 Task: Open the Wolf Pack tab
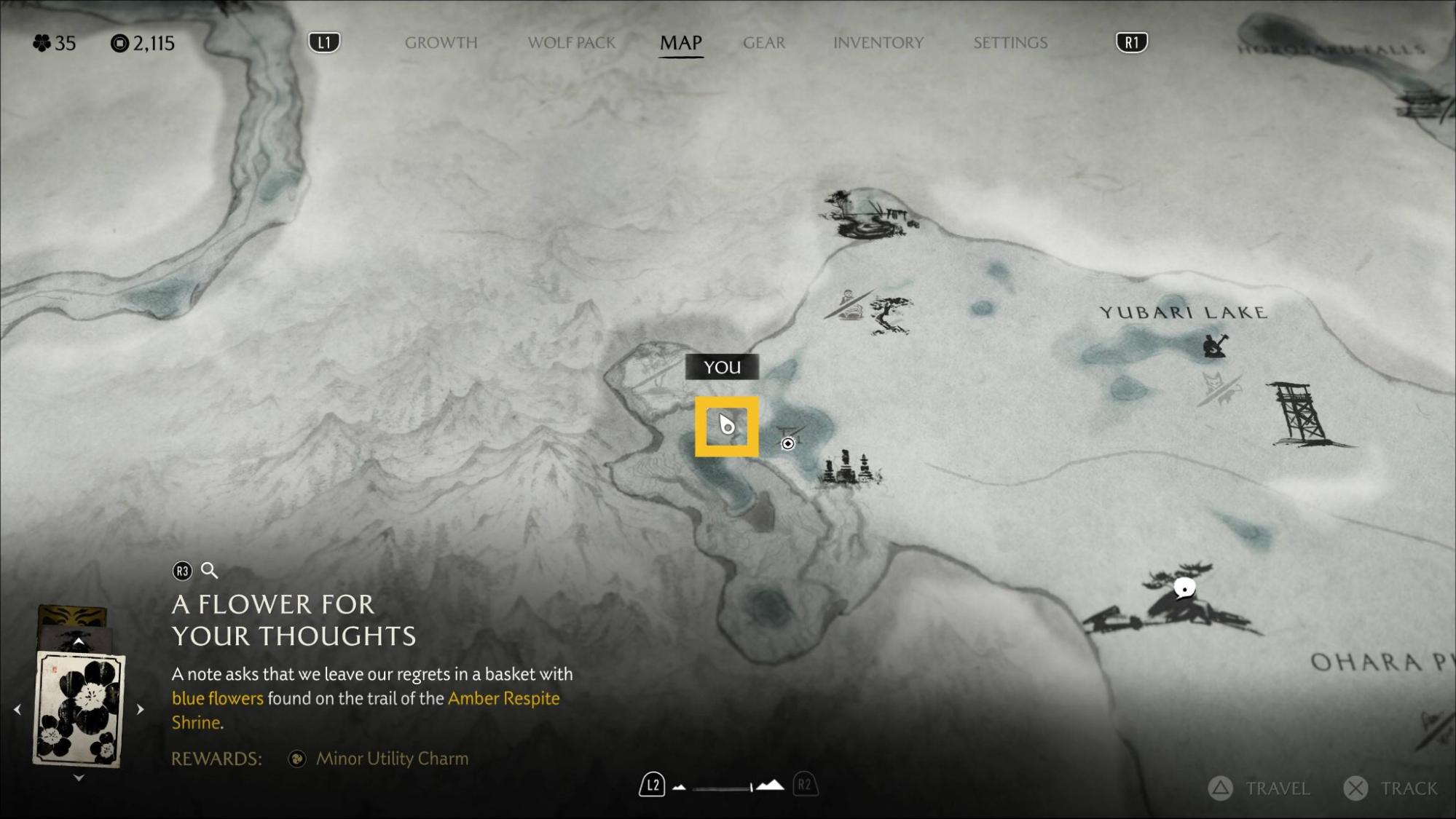coord(571,43)
